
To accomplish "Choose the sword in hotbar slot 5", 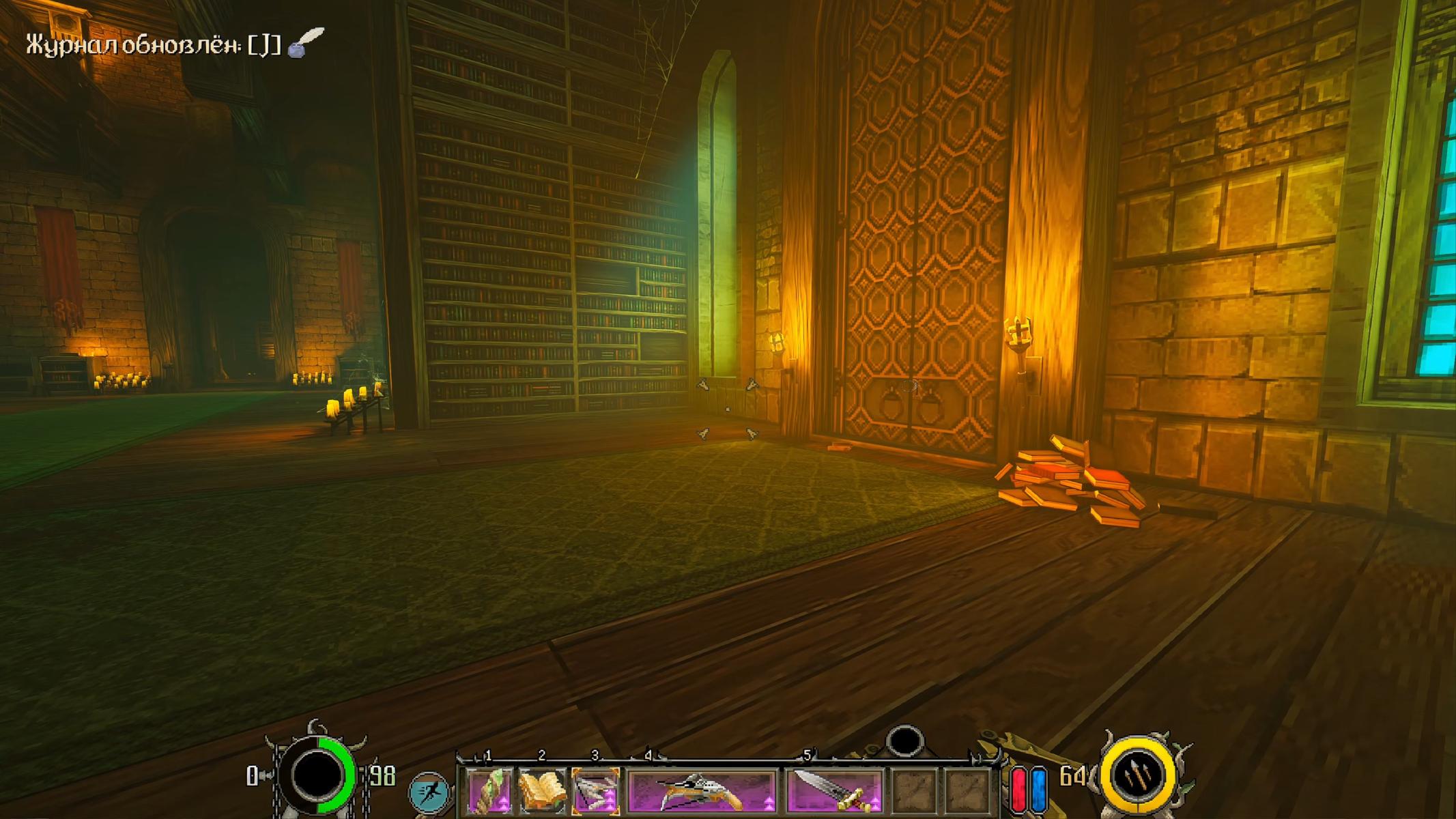I will 834,792.
